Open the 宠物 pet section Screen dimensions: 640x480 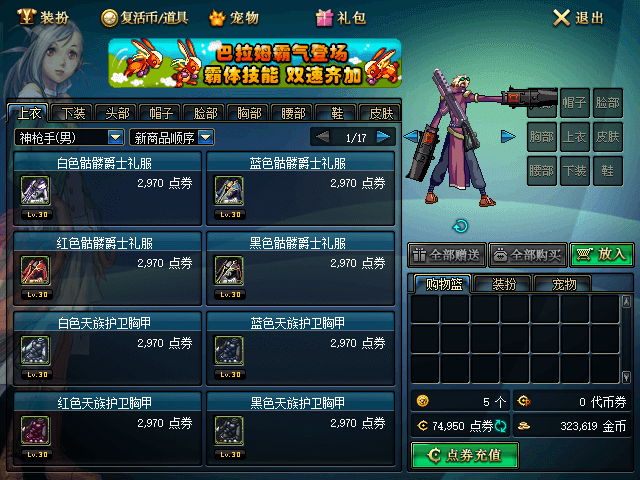coord(234,17)
